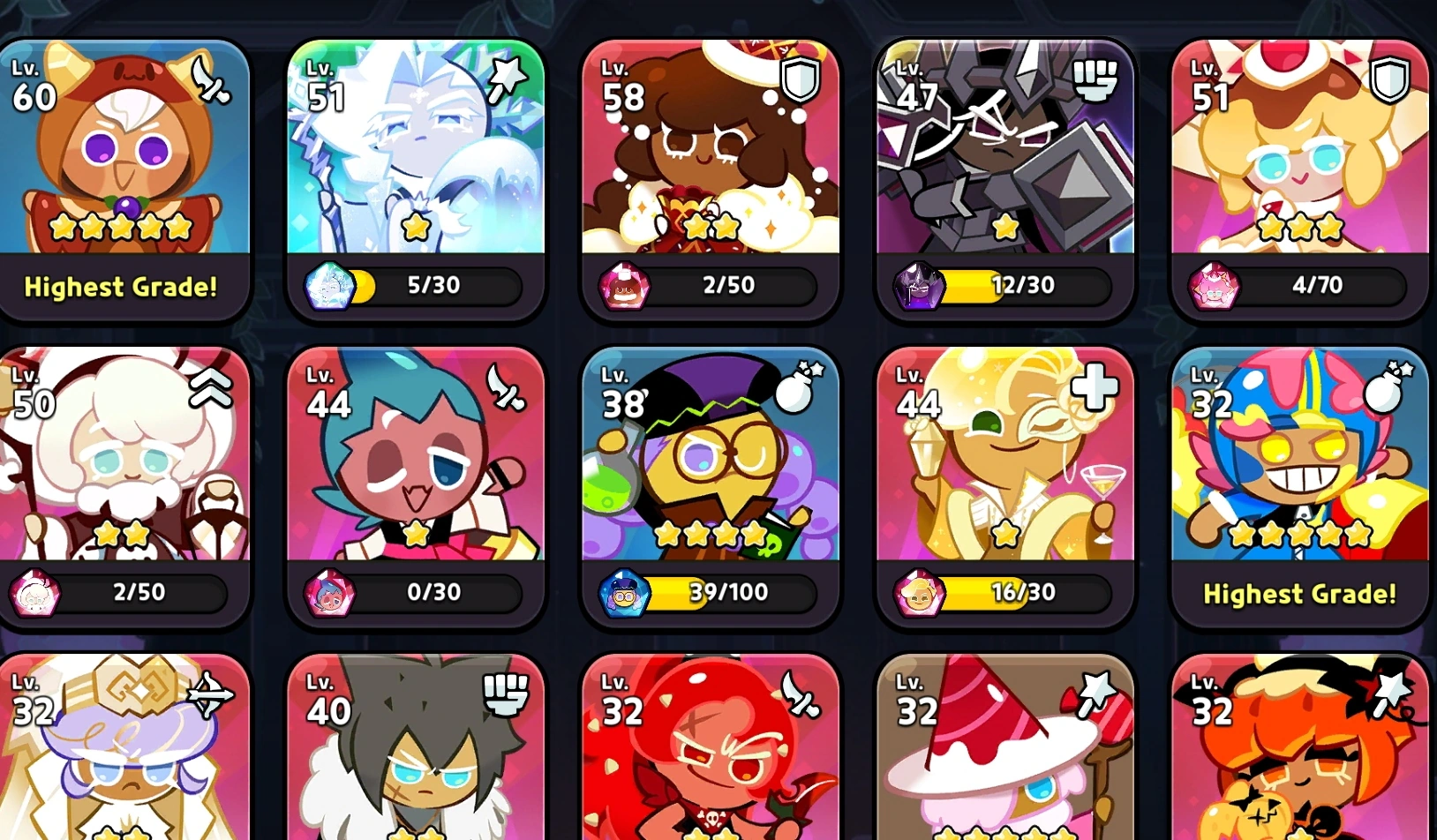The height and width of the screenshot is (840, 1437).
Task: Tap the plus healing icon on Lv.44 champagne cookie
Action: (x=1095, y=386)
